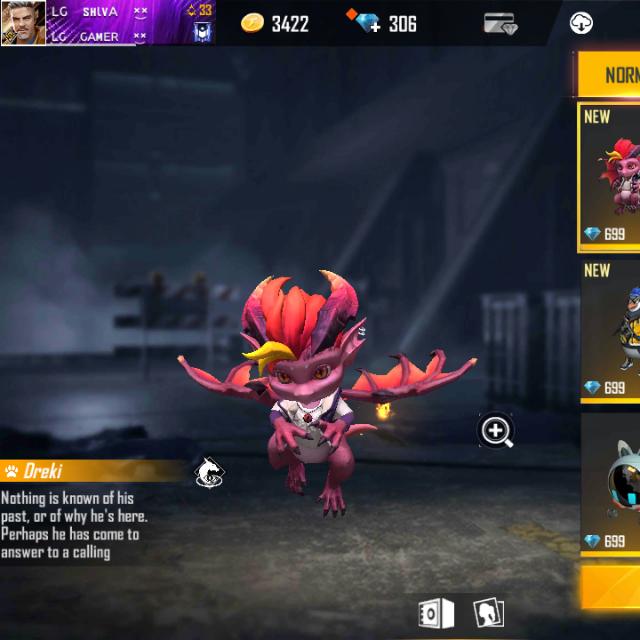Image resolution: width=640 pixels, height=640 pixels.
Task: Open the character portrait cards icon
Action: point(488,612)
